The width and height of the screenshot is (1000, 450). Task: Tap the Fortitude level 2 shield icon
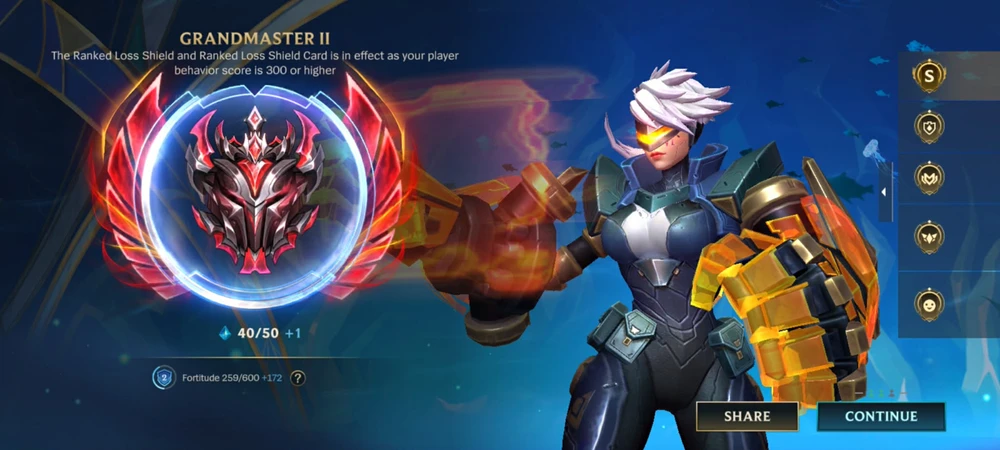[163, 378]
